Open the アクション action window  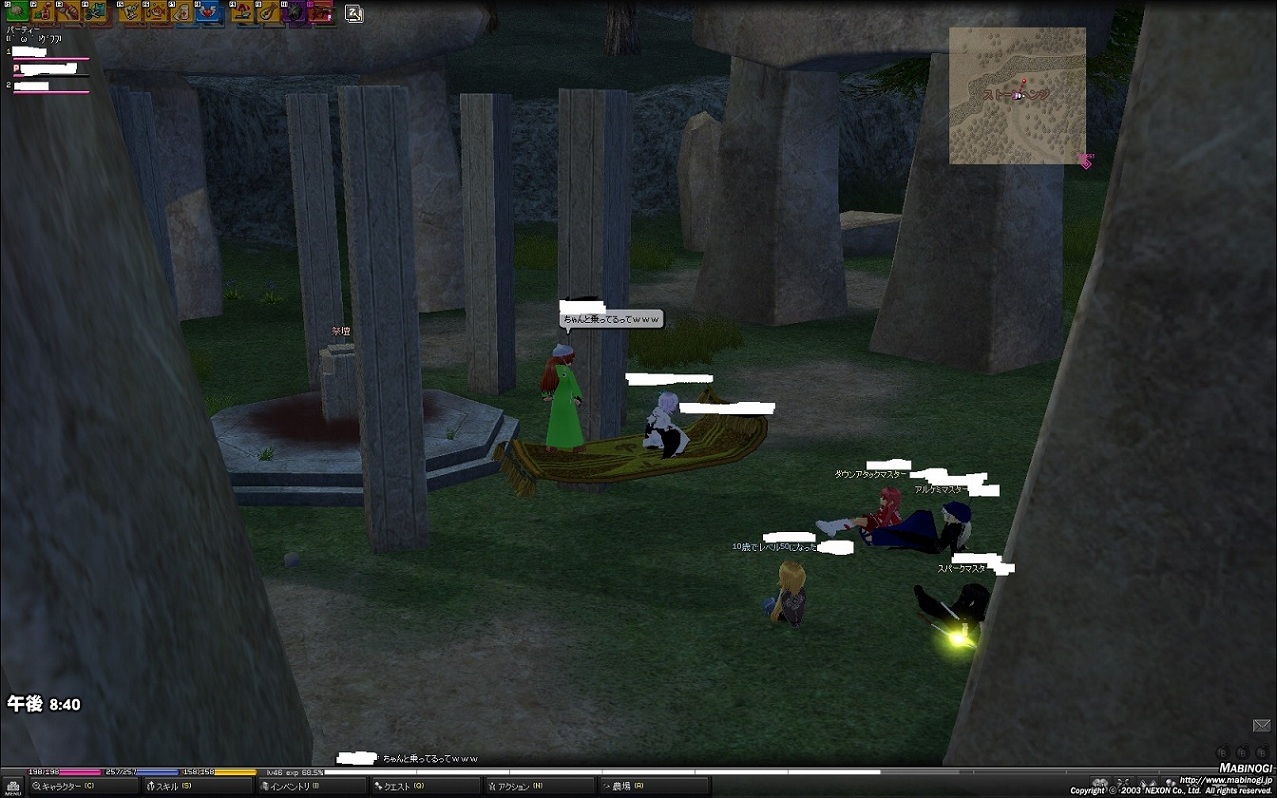[x=516, y=787]
